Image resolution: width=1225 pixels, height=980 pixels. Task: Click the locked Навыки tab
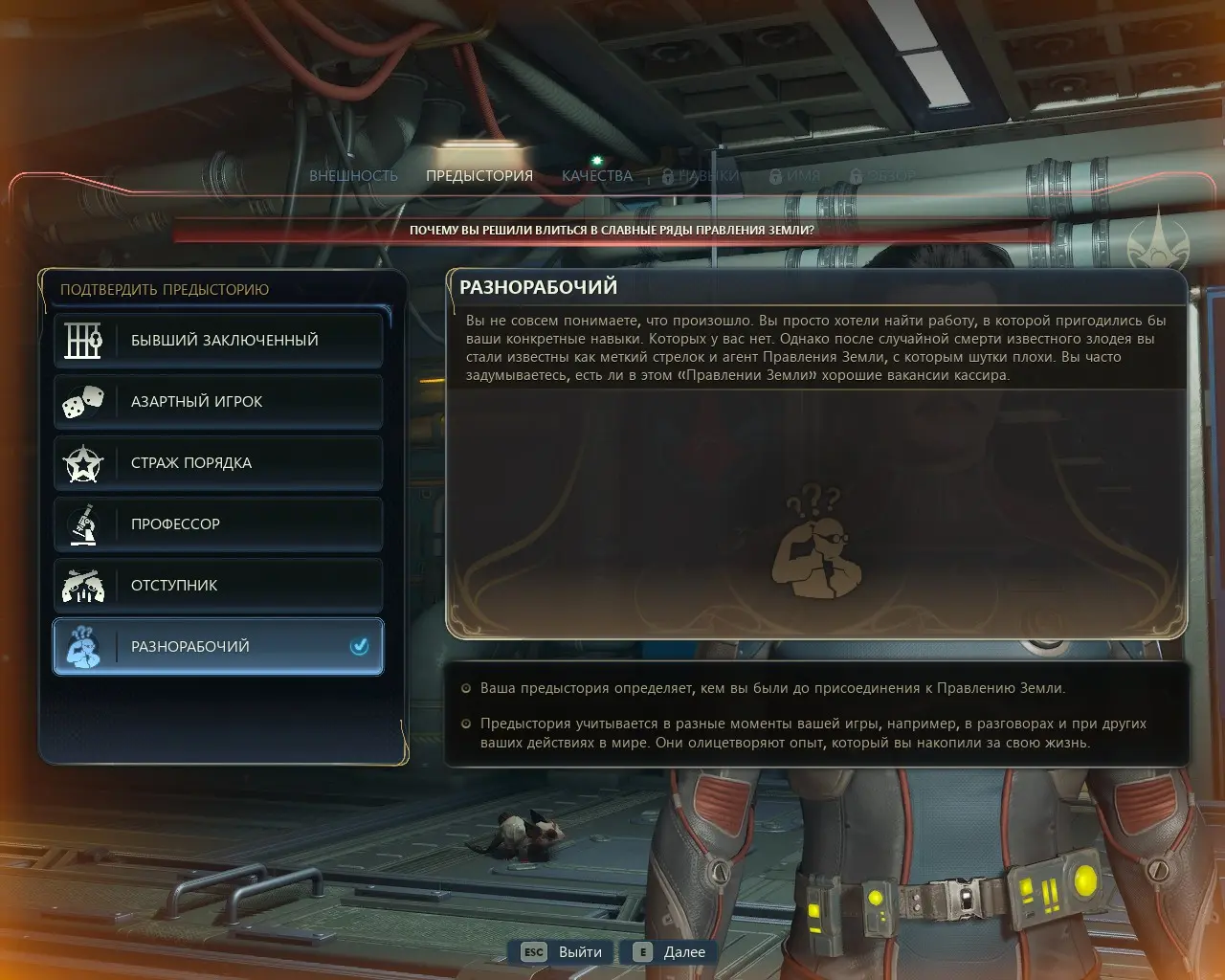[x=702, y=176]
